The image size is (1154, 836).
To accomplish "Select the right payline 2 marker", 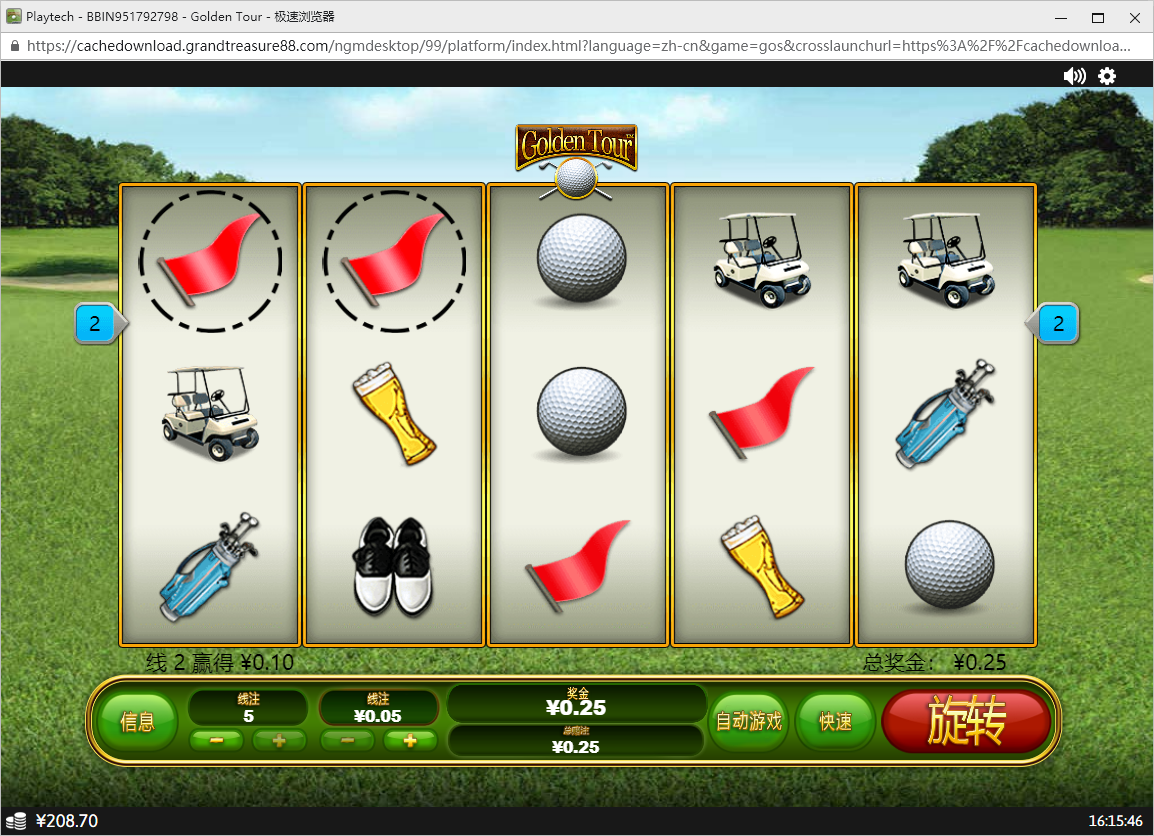I will point(1058,324).
